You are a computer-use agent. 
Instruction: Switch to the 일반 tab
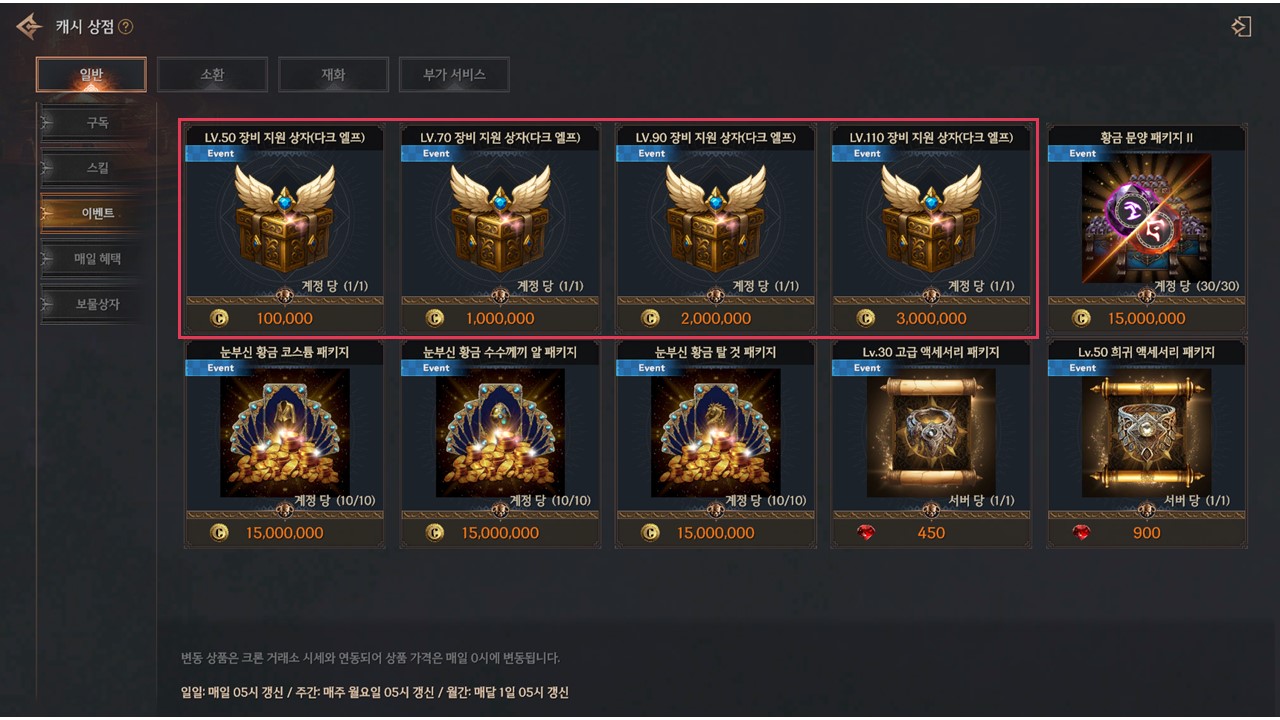click(91, 74)
